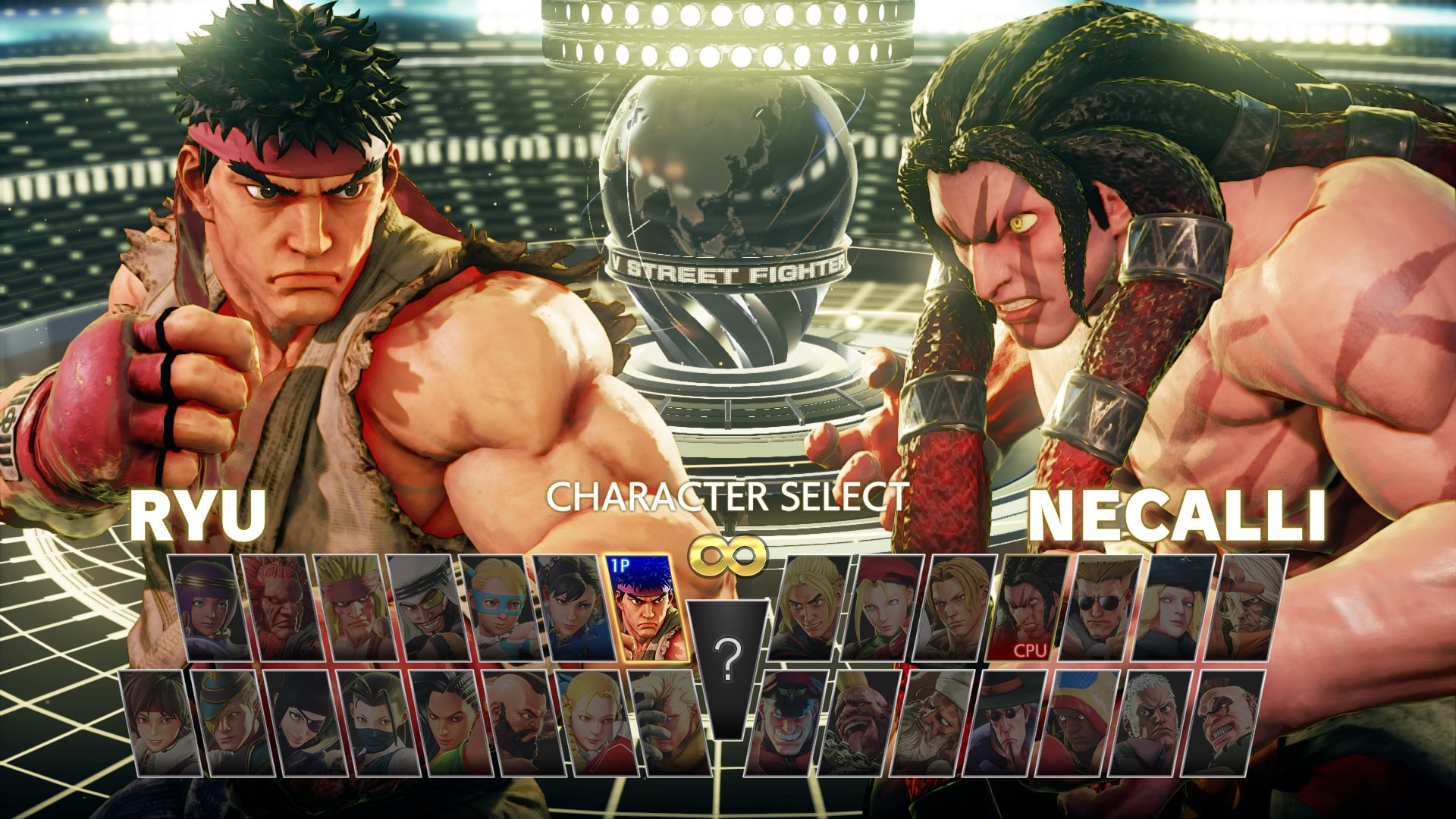This screenshot has height=819, width=1456.
Task: Choose Menat with the purple hood
Action: coord(208,607)
